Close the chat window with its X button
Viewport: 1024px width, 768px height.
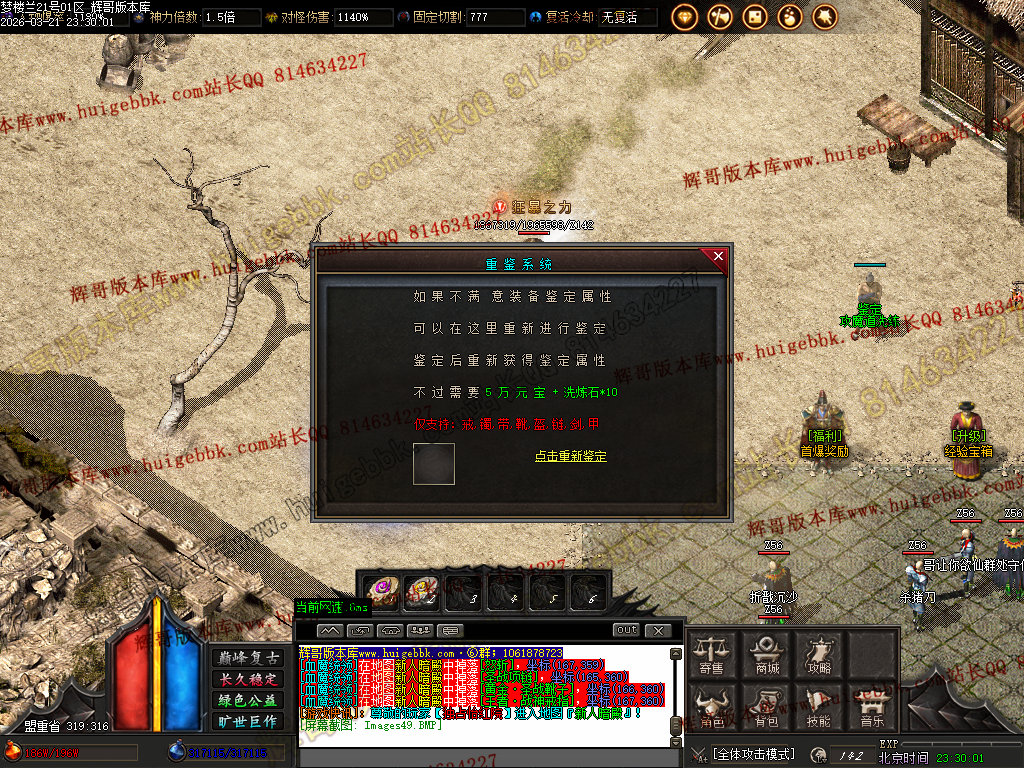point(657,630)
